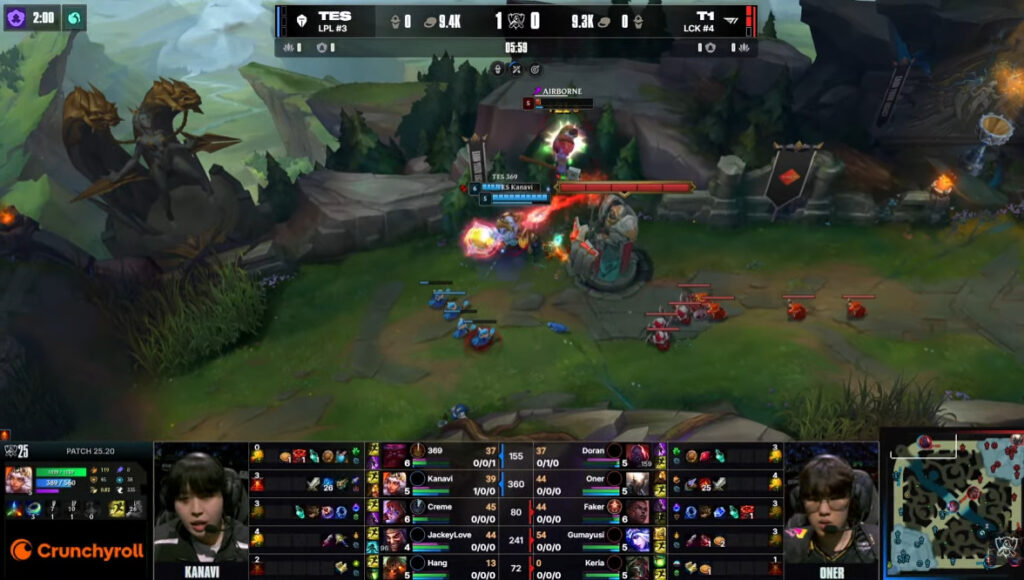Select the focused champion portrait in the stats panel
Screen dimensions: 1024x580
pos(19,481)
